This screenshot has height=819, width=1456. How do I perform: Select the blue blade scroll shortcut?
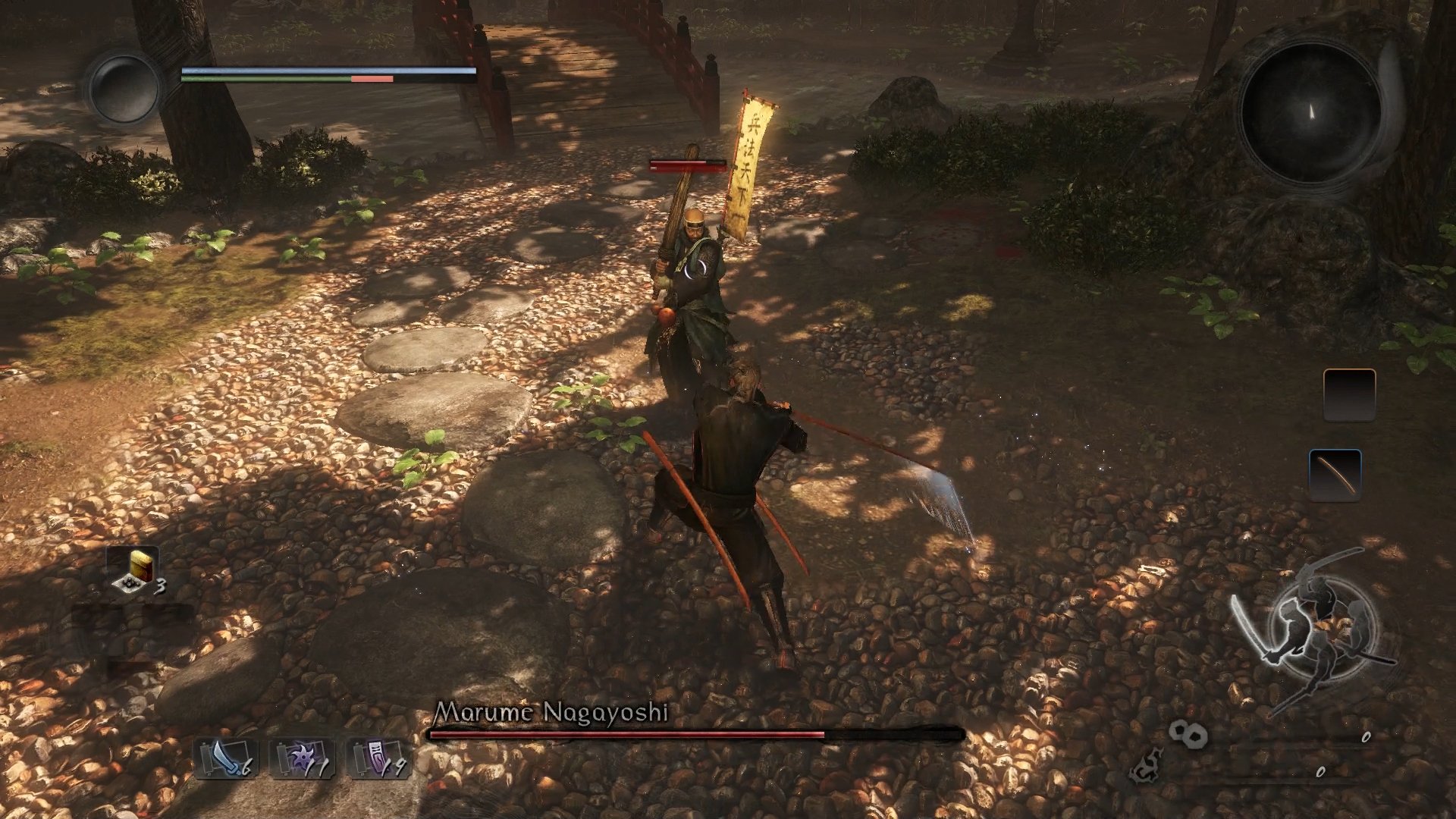tap(225, 758)
